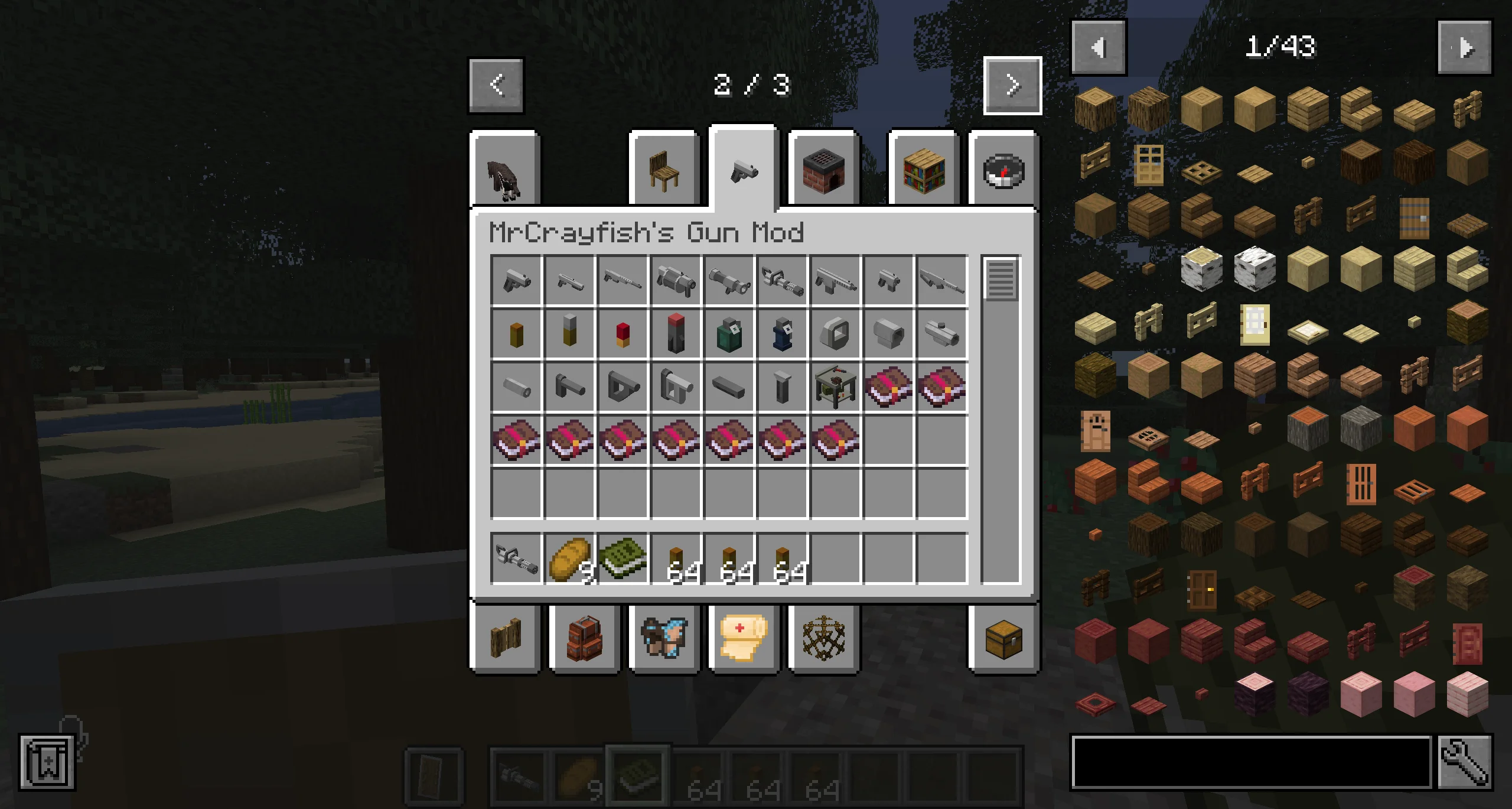Go to the next item list page
Image resolution: width=1512 pixels, height=809 pixels.
(1464, 47)
